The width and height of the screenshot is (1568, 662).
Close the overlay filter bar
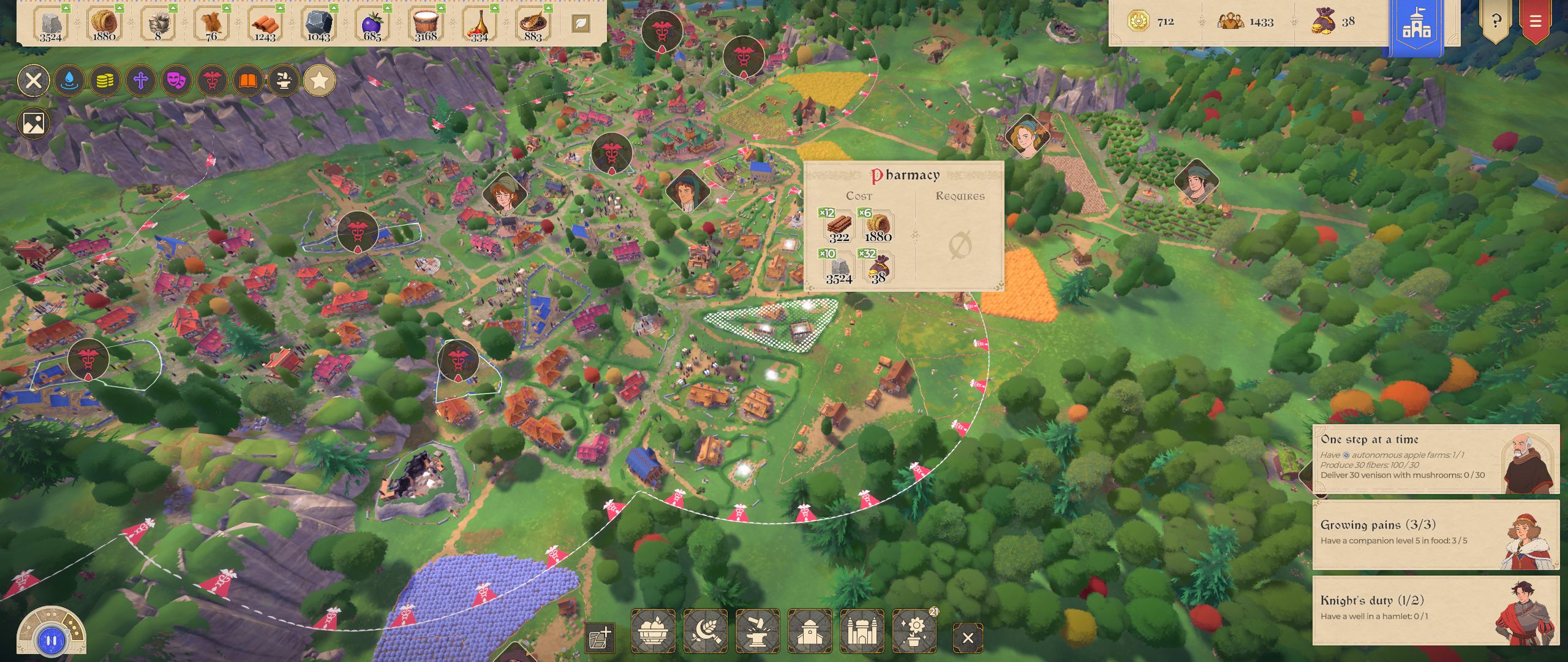34,80
